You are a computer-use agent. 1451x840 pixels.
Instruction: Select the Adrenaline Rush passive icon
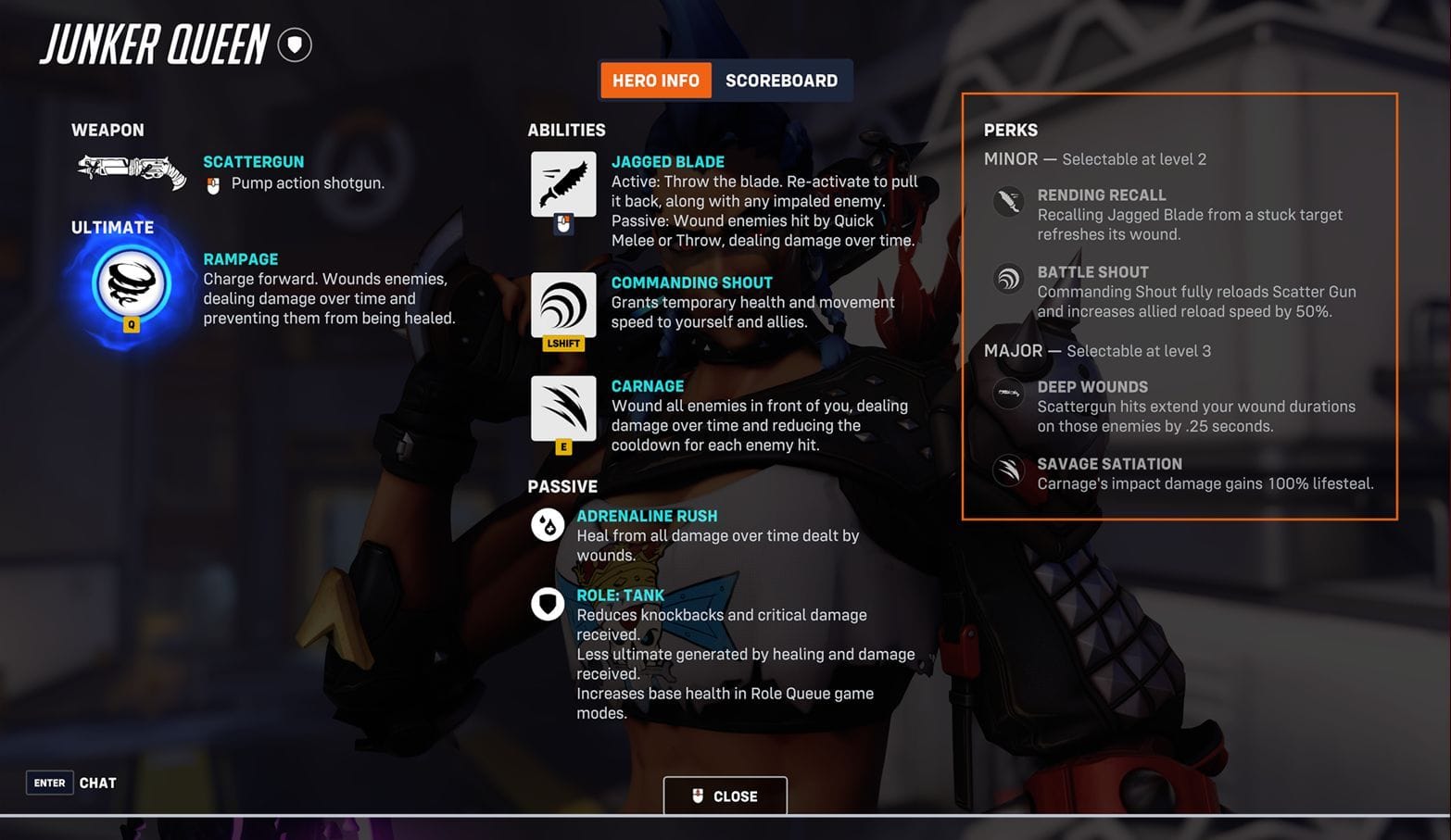(x=548, y=524)
